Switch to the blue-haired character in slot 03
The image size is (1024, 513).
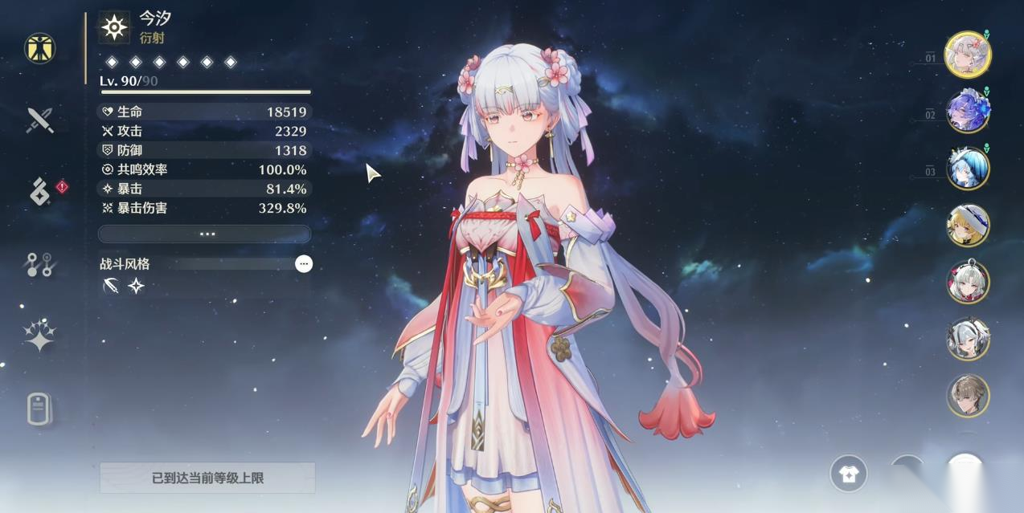[x=968, y=169]
